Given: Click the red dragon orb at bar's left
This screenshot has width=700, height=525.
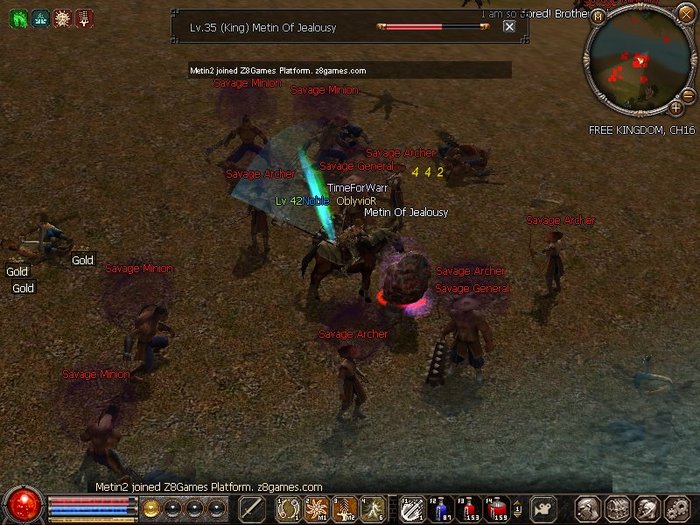Looking at the screenshot, I should click(22, 505).
